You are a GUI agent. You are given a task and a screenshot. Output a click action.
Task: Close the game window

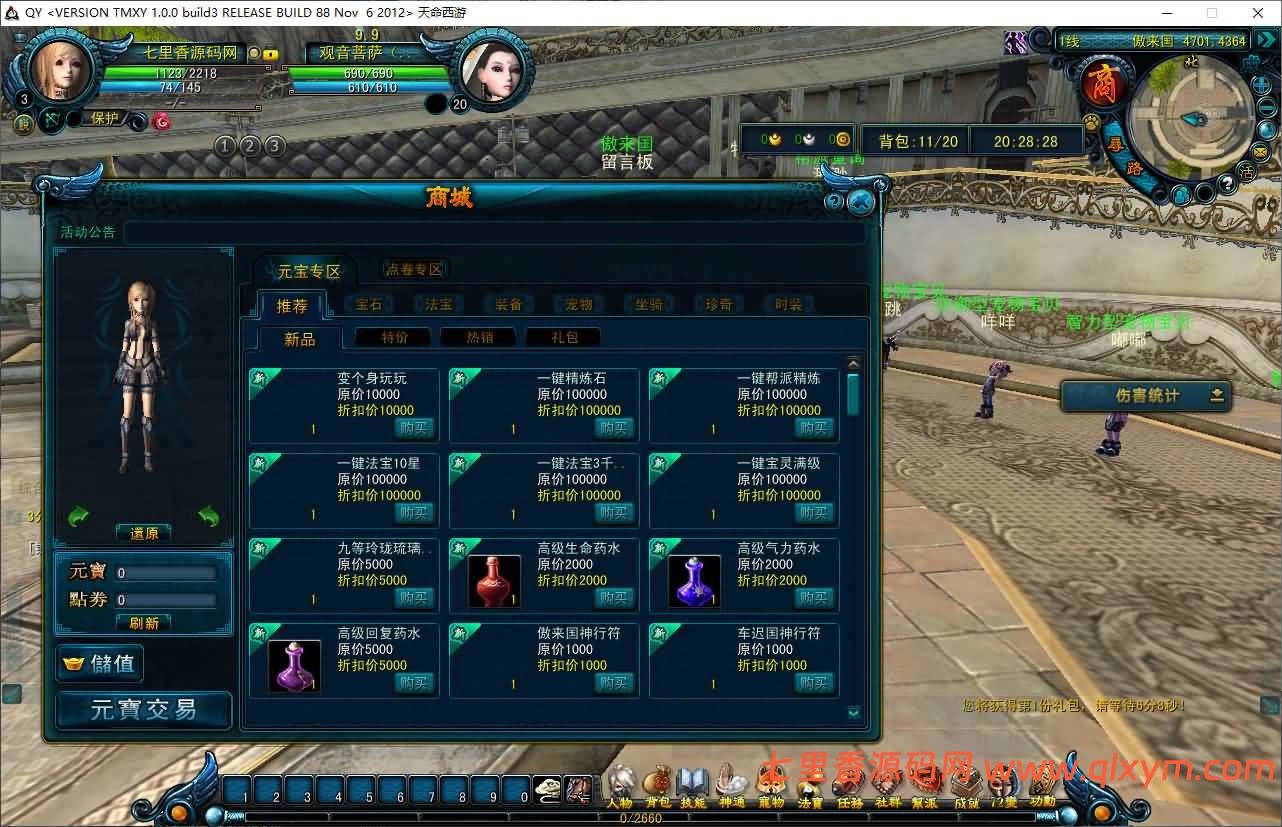point(1256,12)
